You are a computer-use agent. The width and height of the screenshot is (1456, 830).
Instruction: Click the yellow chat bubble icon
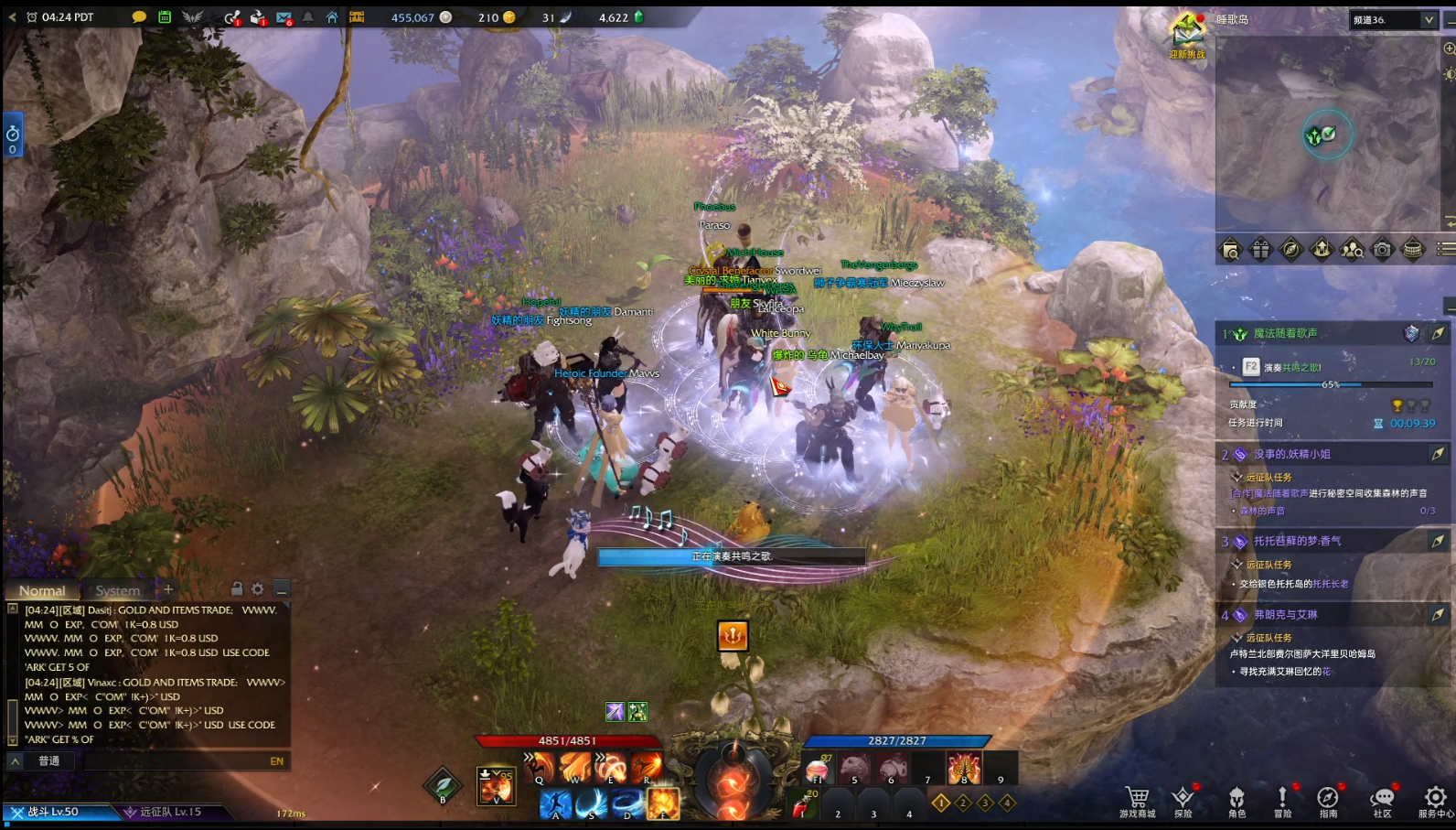point(139,17)
